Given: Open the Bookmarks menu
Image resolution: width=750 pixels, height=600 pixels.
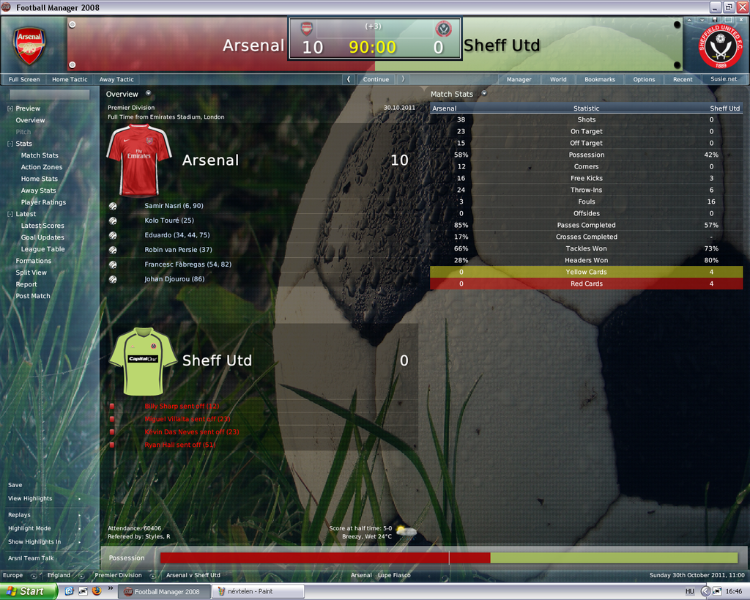Looking at the screenshot, I should click(600, 79).
